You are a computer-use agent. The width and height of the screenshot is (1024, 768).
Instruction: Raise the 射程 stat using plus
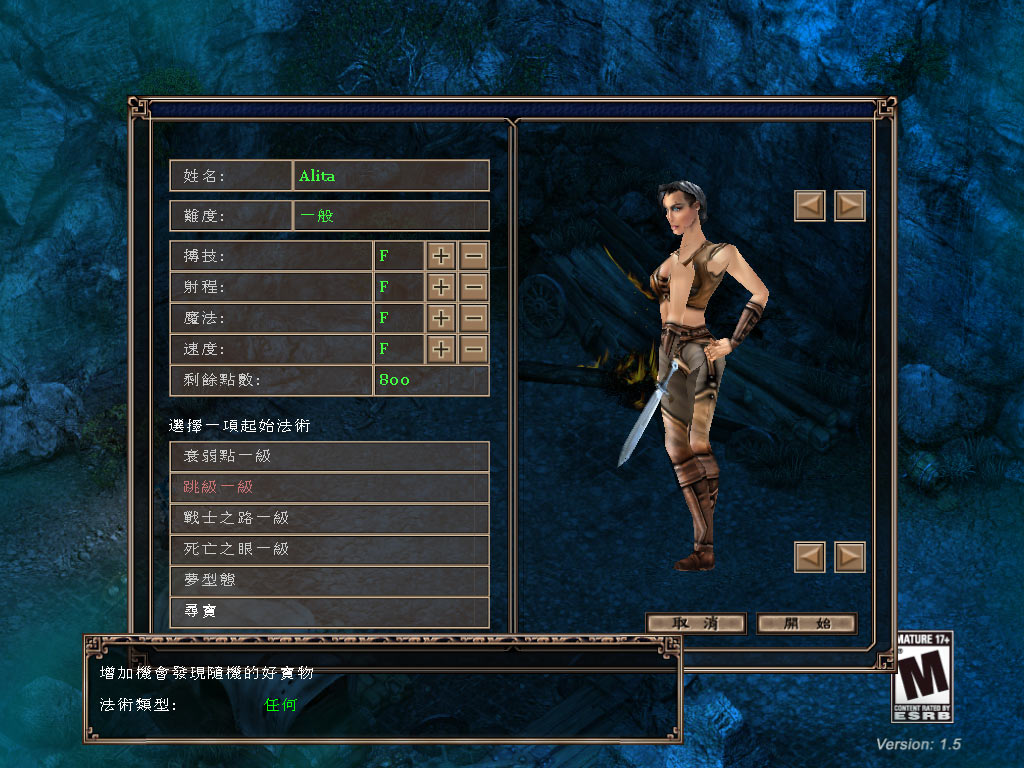[x=441, y=287]
